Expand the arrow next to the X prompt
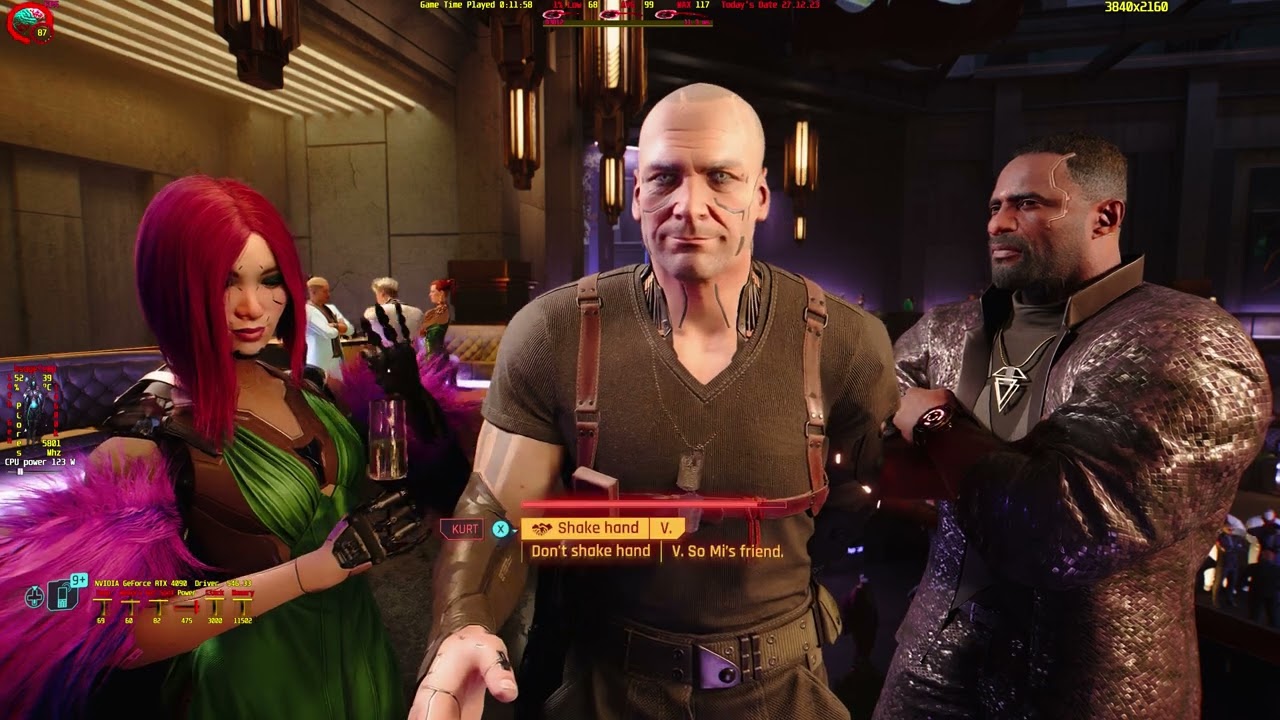Screen dimensions: 1280x720 click(514, 529)
